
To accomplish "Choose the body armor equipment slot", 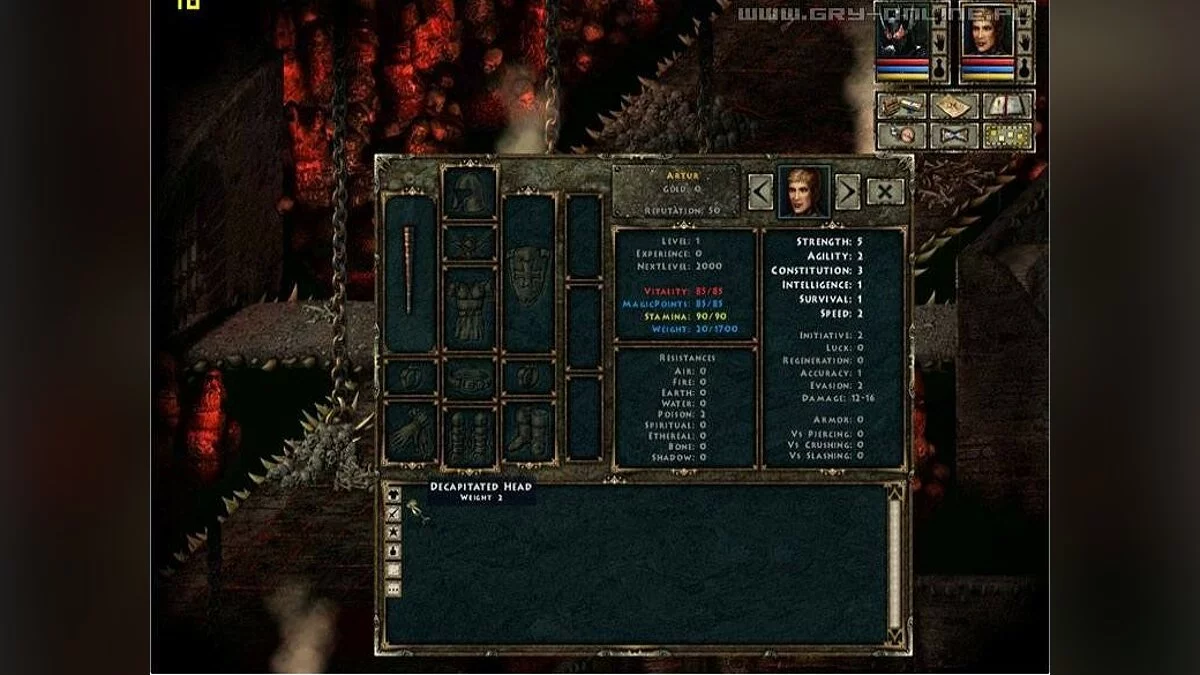I will tap(469, 309).
